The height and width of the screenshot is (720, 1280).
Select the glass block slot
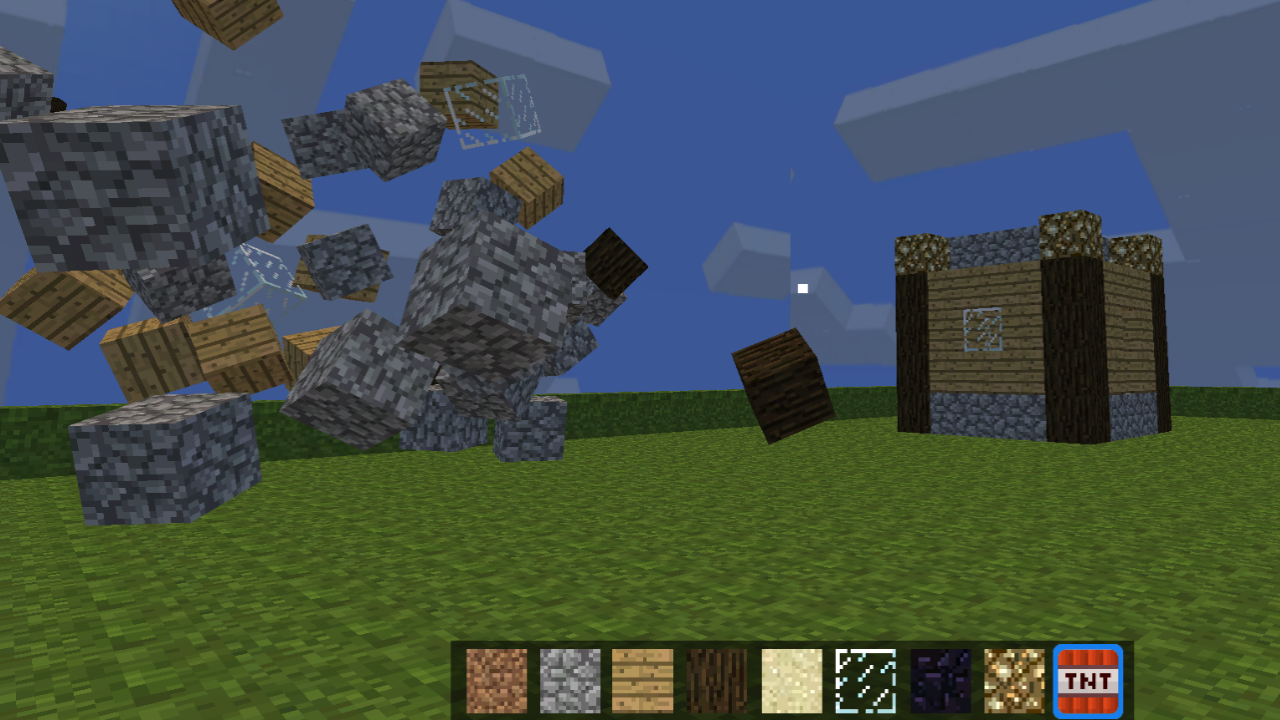click(866, 680)
